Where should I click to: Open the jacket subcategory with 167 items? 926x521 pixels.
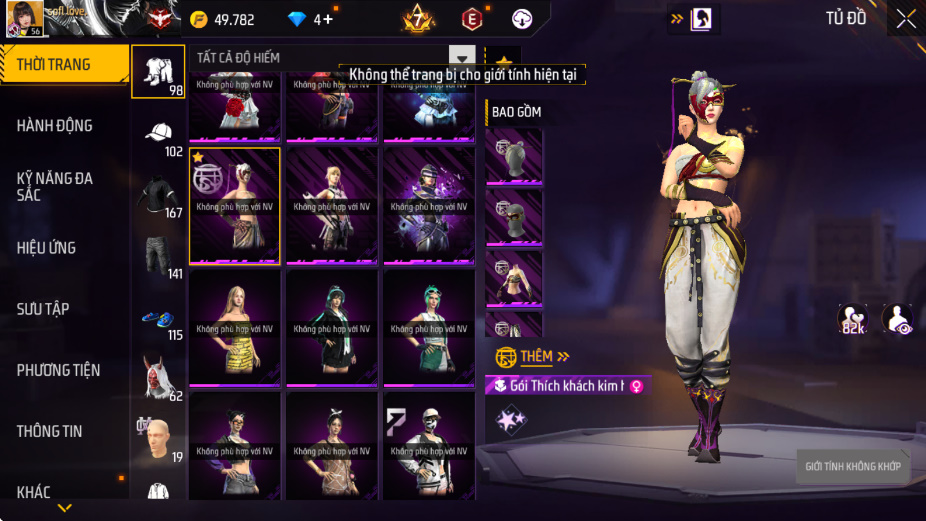(x=158, y=197)
